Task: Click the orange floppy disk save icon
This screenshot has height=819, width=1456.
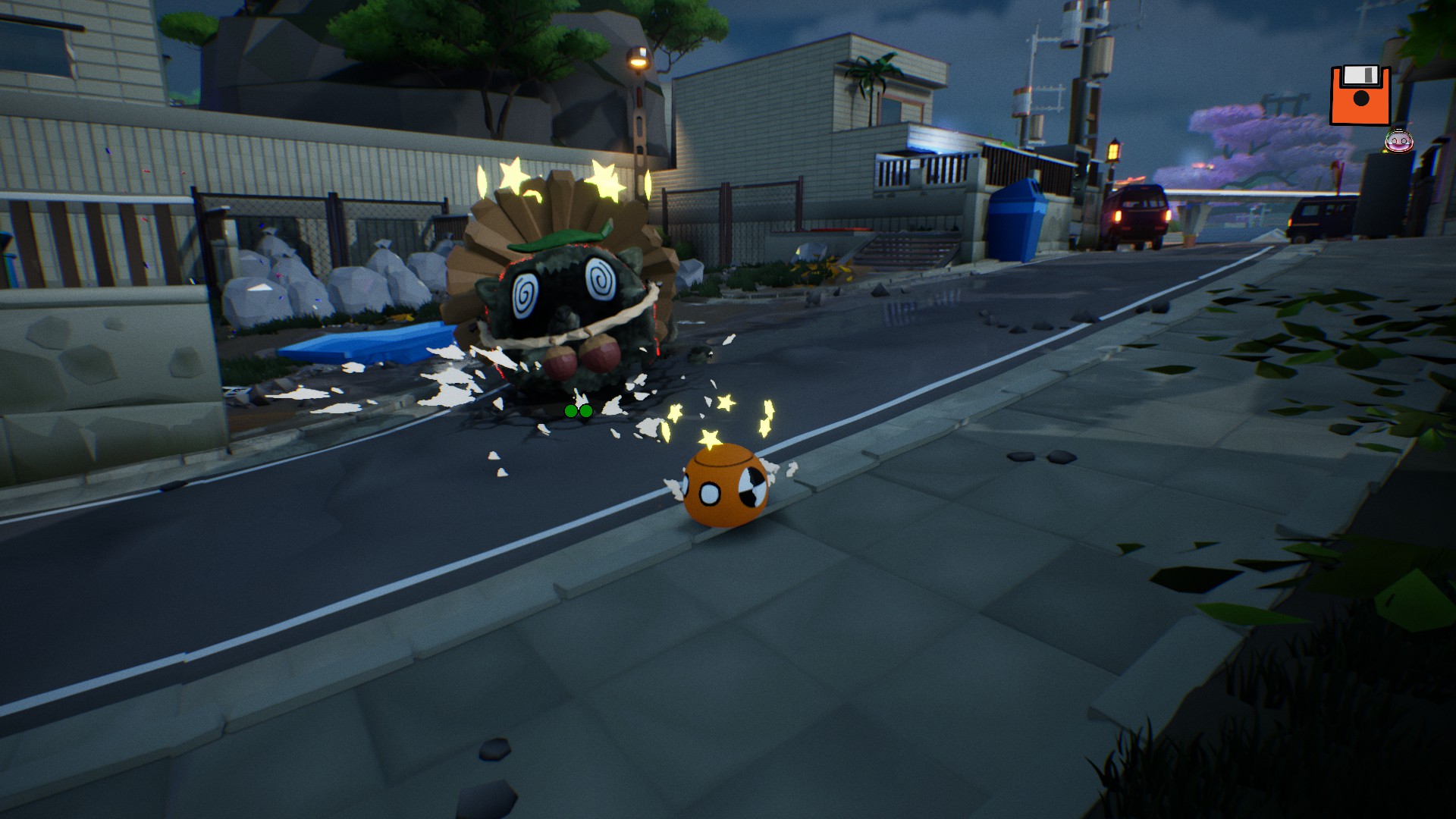Action: tap(1360, 96)
